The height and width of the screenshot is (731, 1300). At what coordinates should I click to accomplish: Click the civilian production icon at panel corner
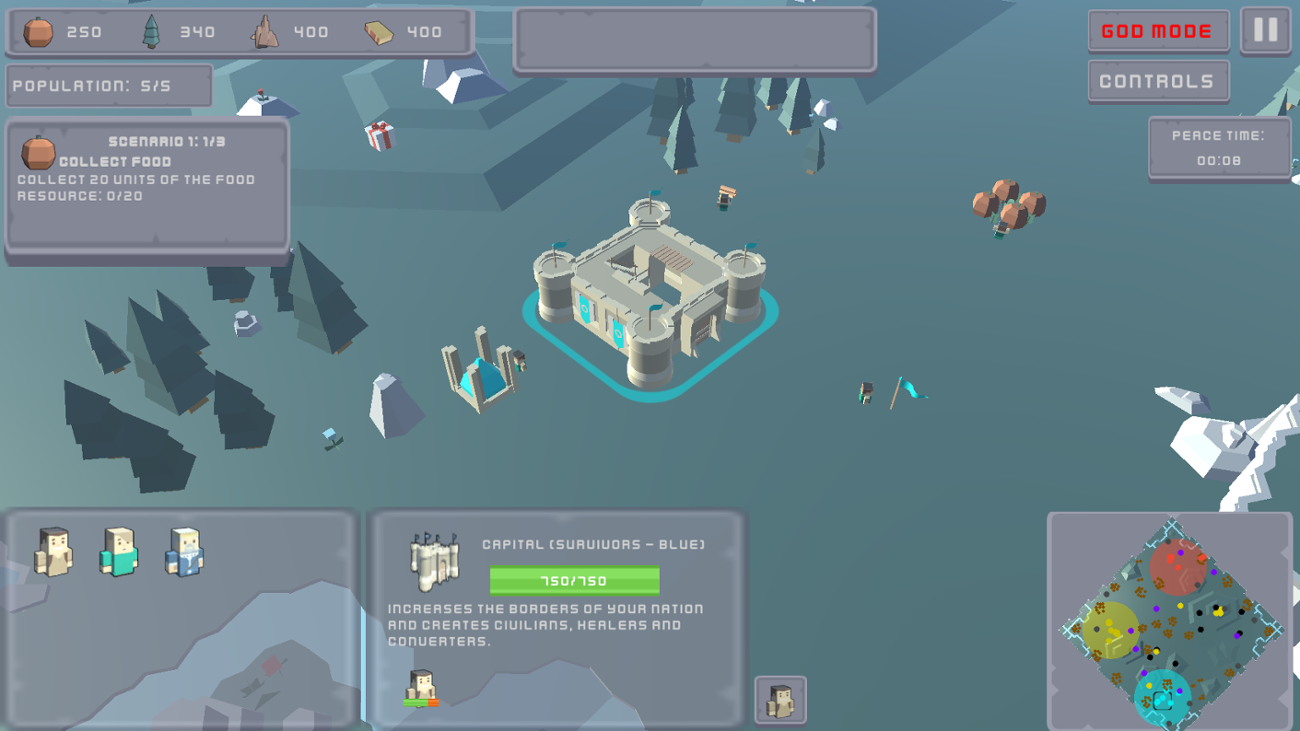click(779, 700)
